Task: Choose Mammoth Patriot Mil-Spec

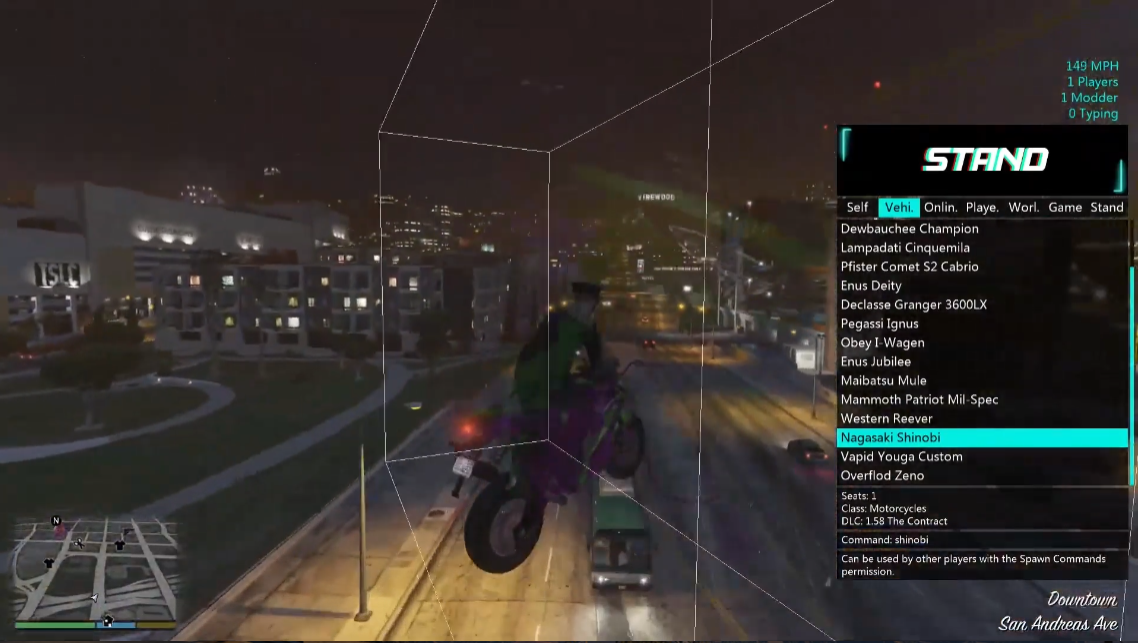Action: click(x=919, y=400)
